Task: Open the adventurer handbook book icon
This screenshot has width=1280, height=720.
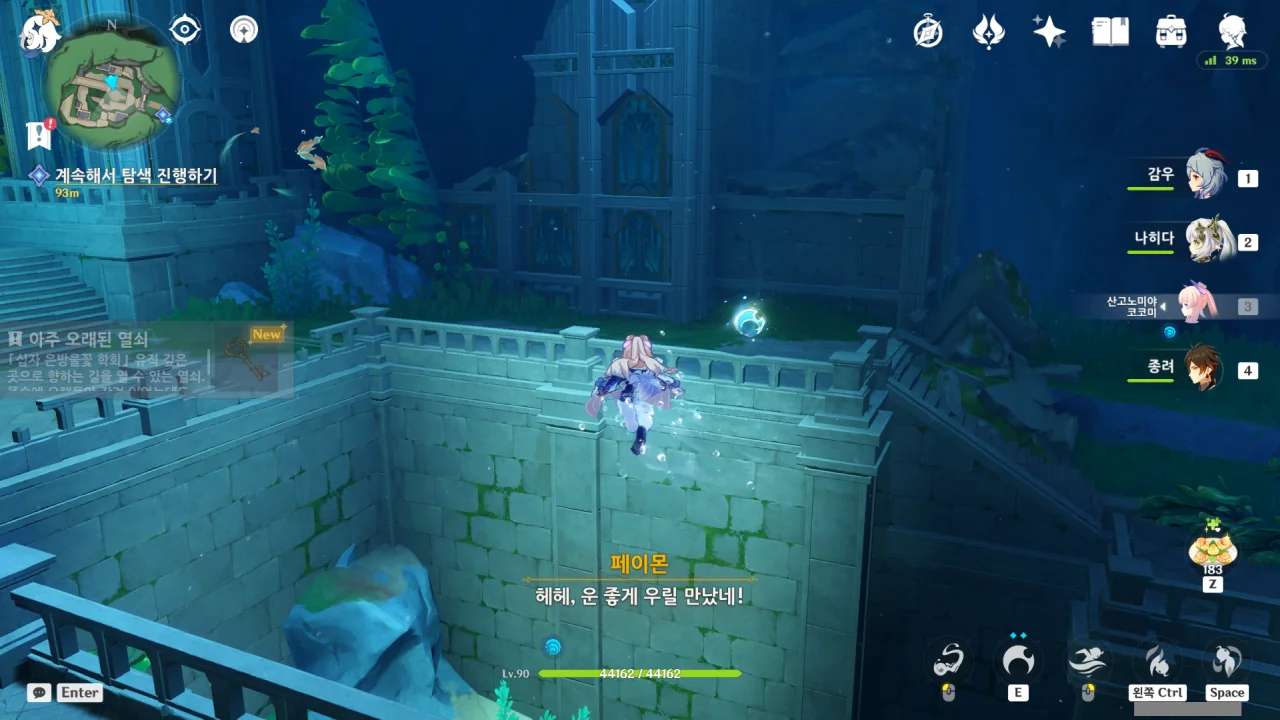Action: [1110, 32]
